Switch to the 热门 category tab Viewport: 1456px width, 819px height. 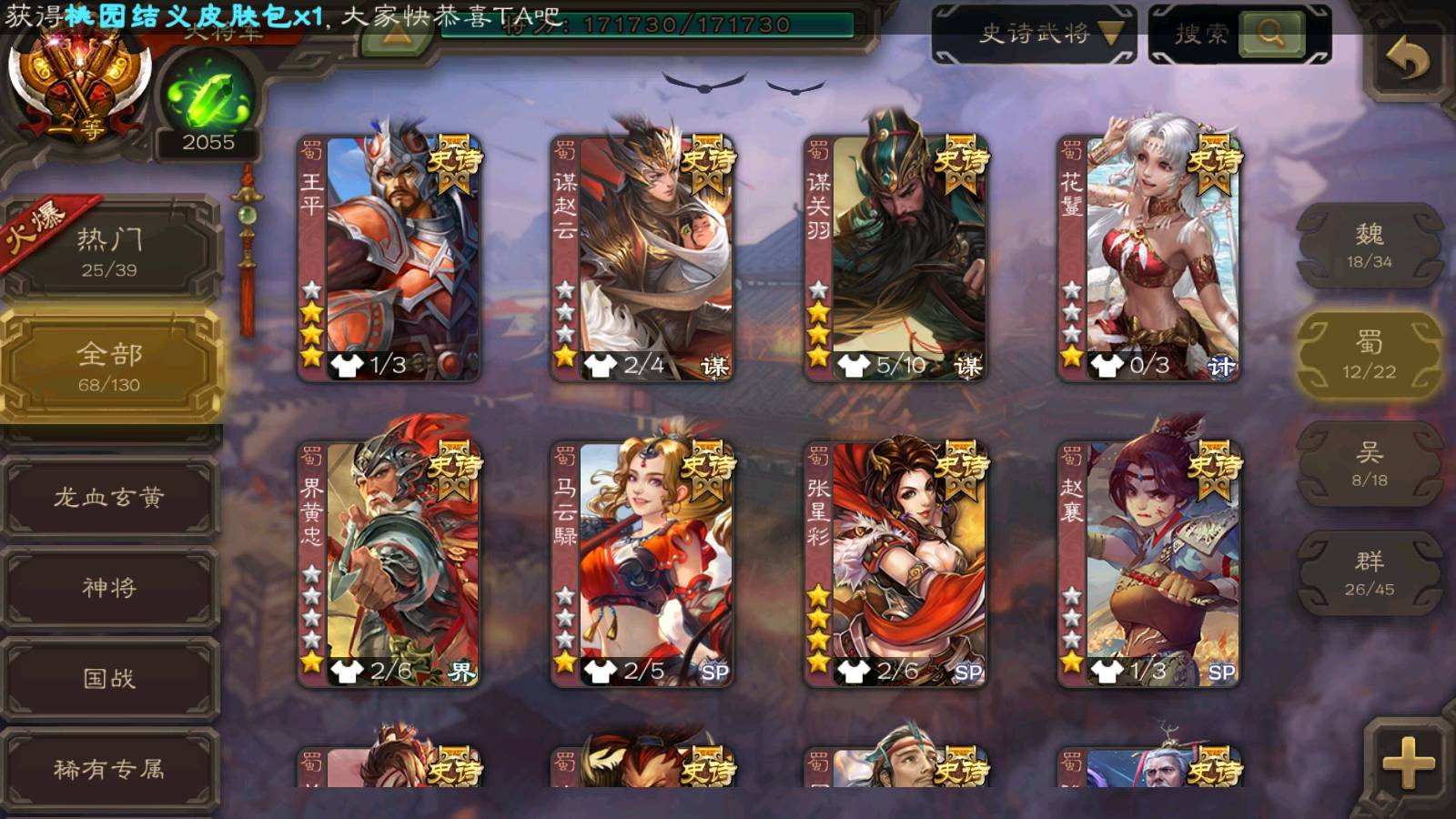109,251
